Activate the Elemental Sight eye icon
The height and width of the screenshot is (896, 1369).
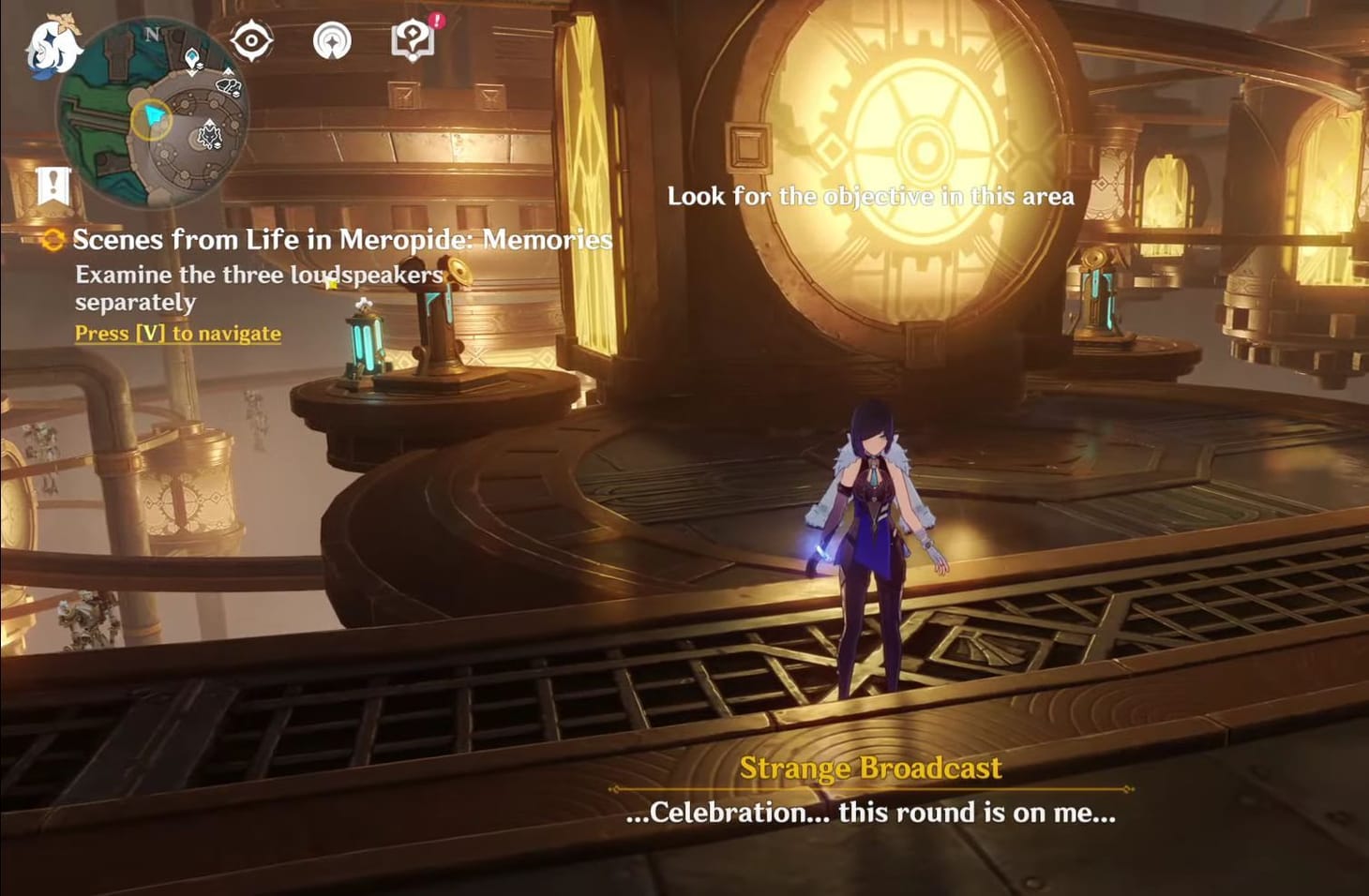[251, 39]
